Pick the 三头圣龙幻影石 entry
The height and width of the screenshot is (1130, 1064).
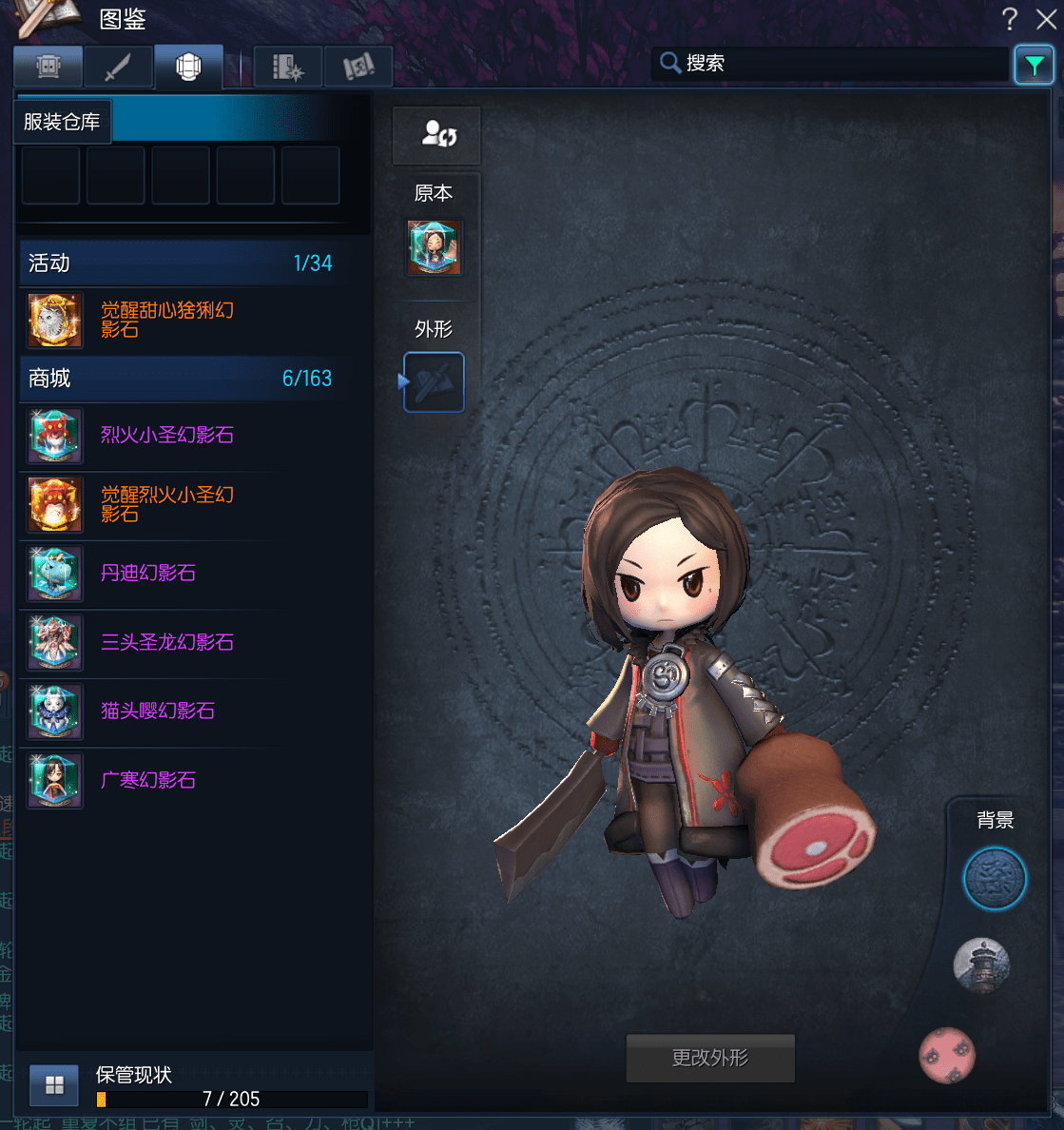166,643
